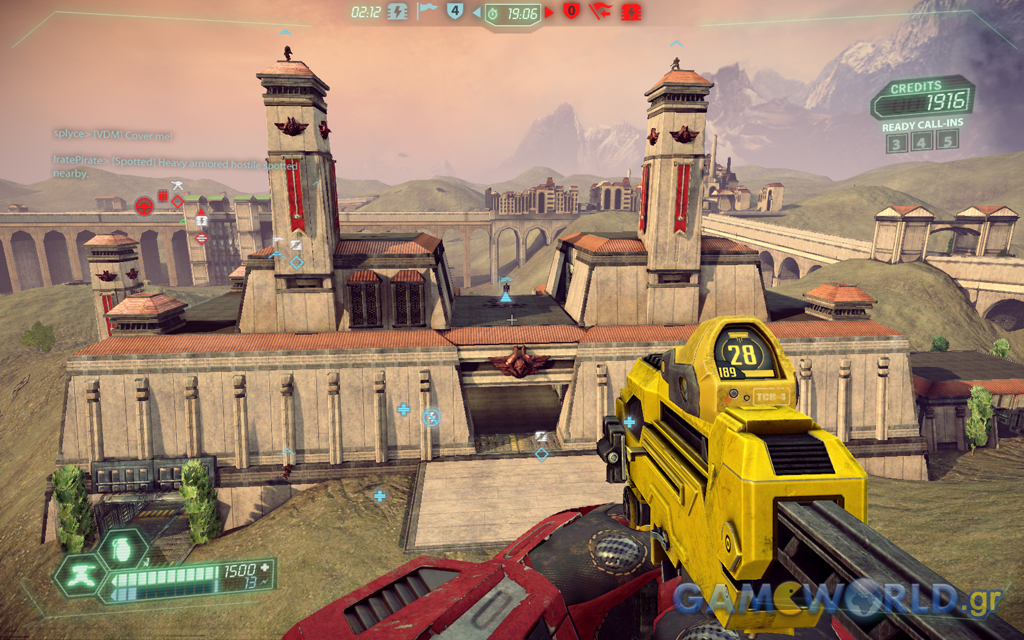
Task: Click splyce's "Cover me" chat message
Action: pos(113,134)
